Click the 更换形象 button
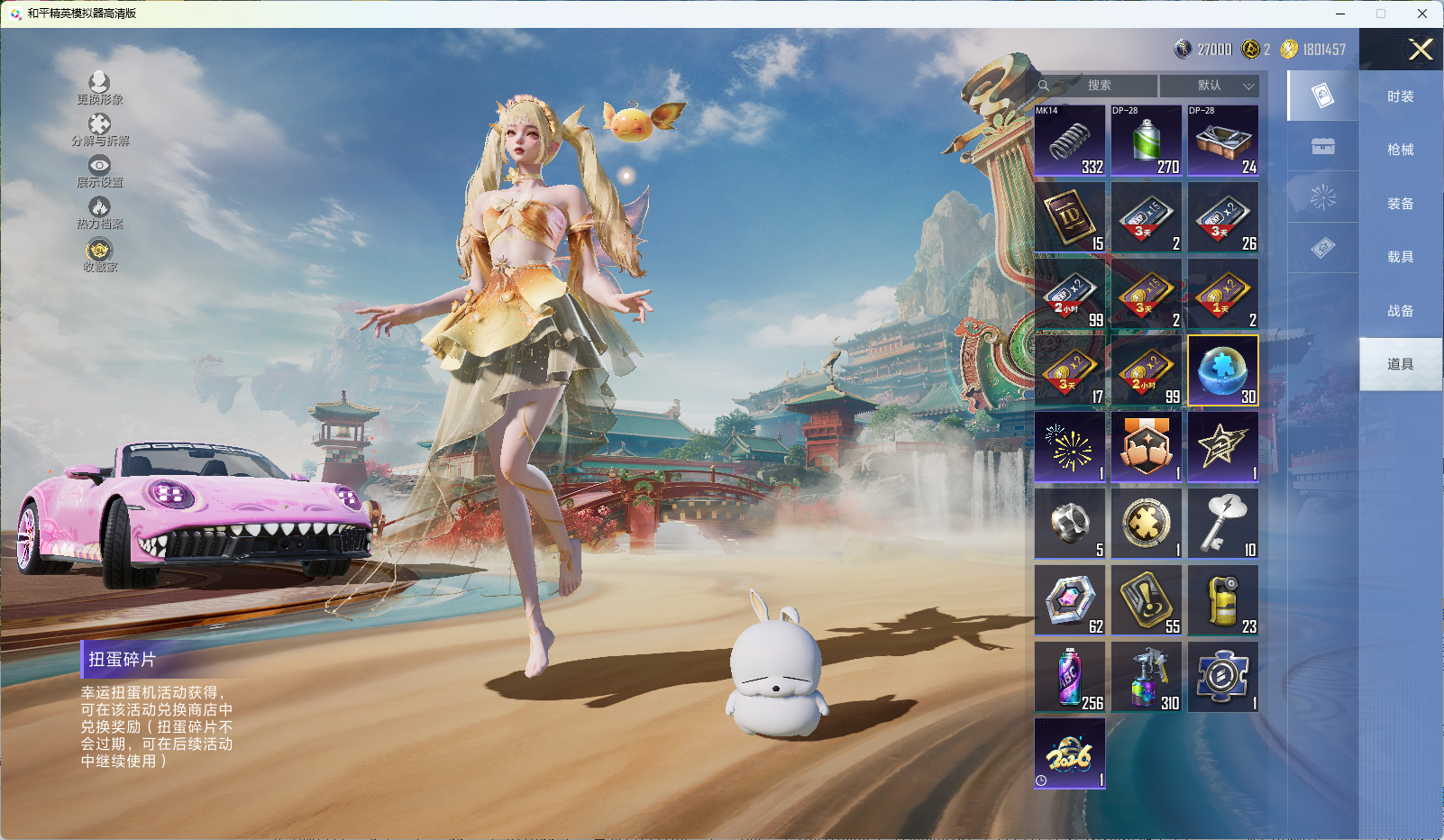The height and width of the screenshot is (840, 1444). click(x=99, y=88)
